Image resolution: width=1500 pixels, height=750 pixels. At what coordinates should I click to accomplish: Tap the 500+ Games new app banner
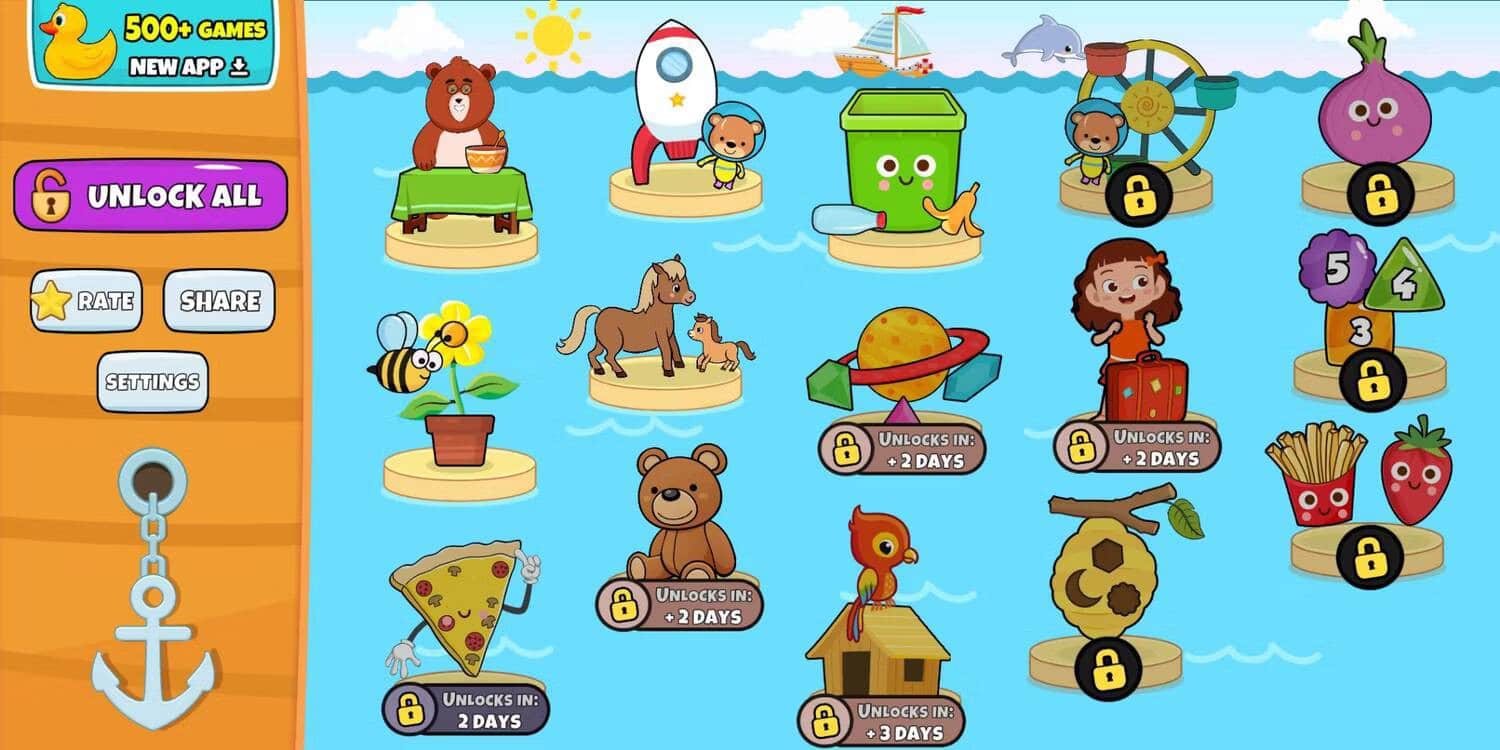tap(153, 44)
